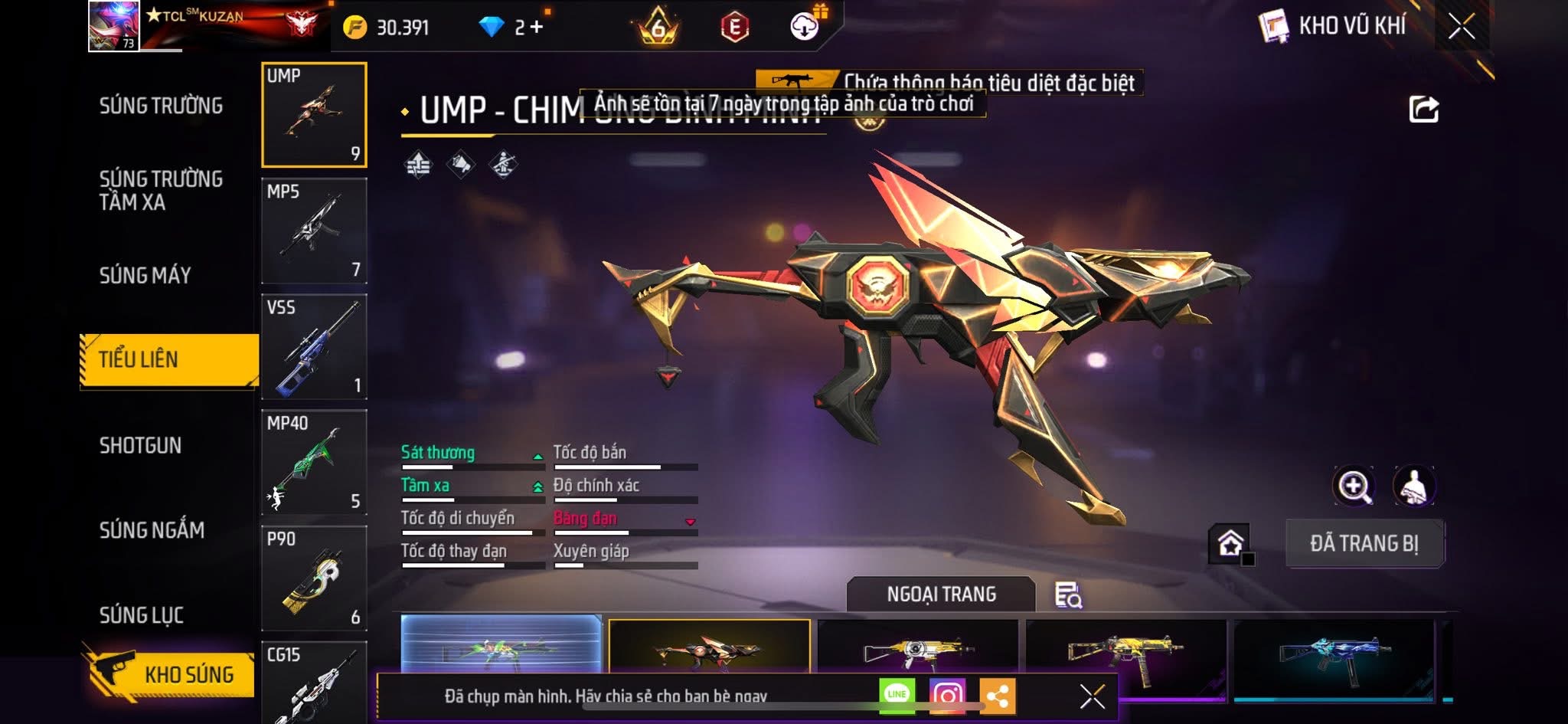
Task: Open the Ngoại Trang skin tab
Action: pos(941,595)
